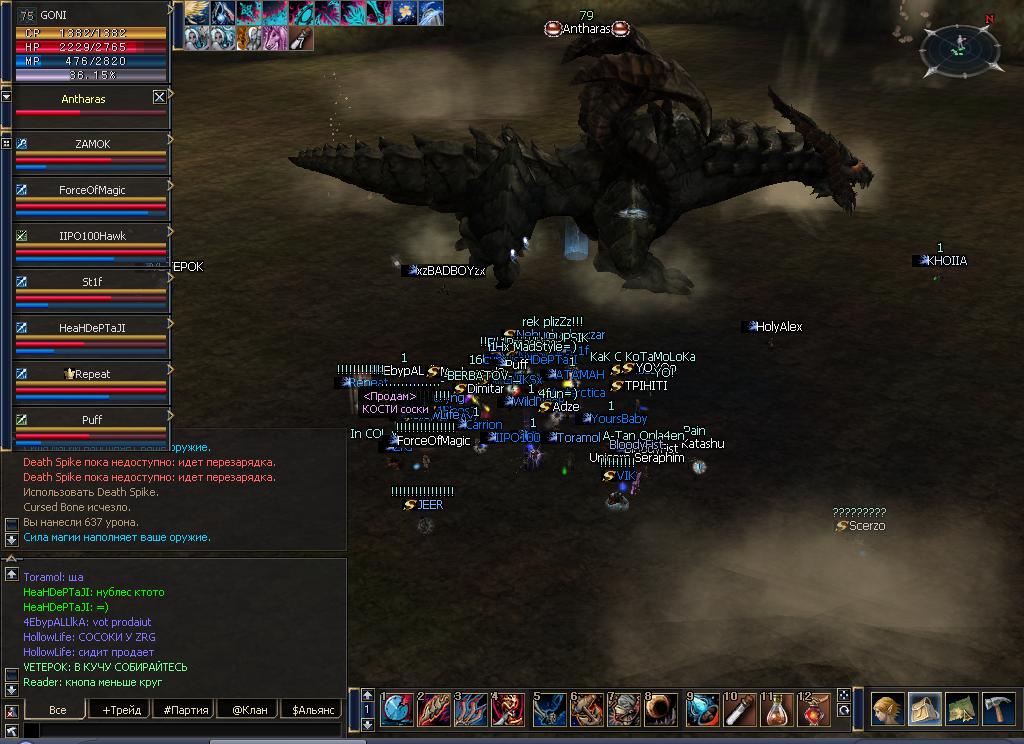Switch to the +Трейд chat tab
1024x744 pixels.
[122, 709]
